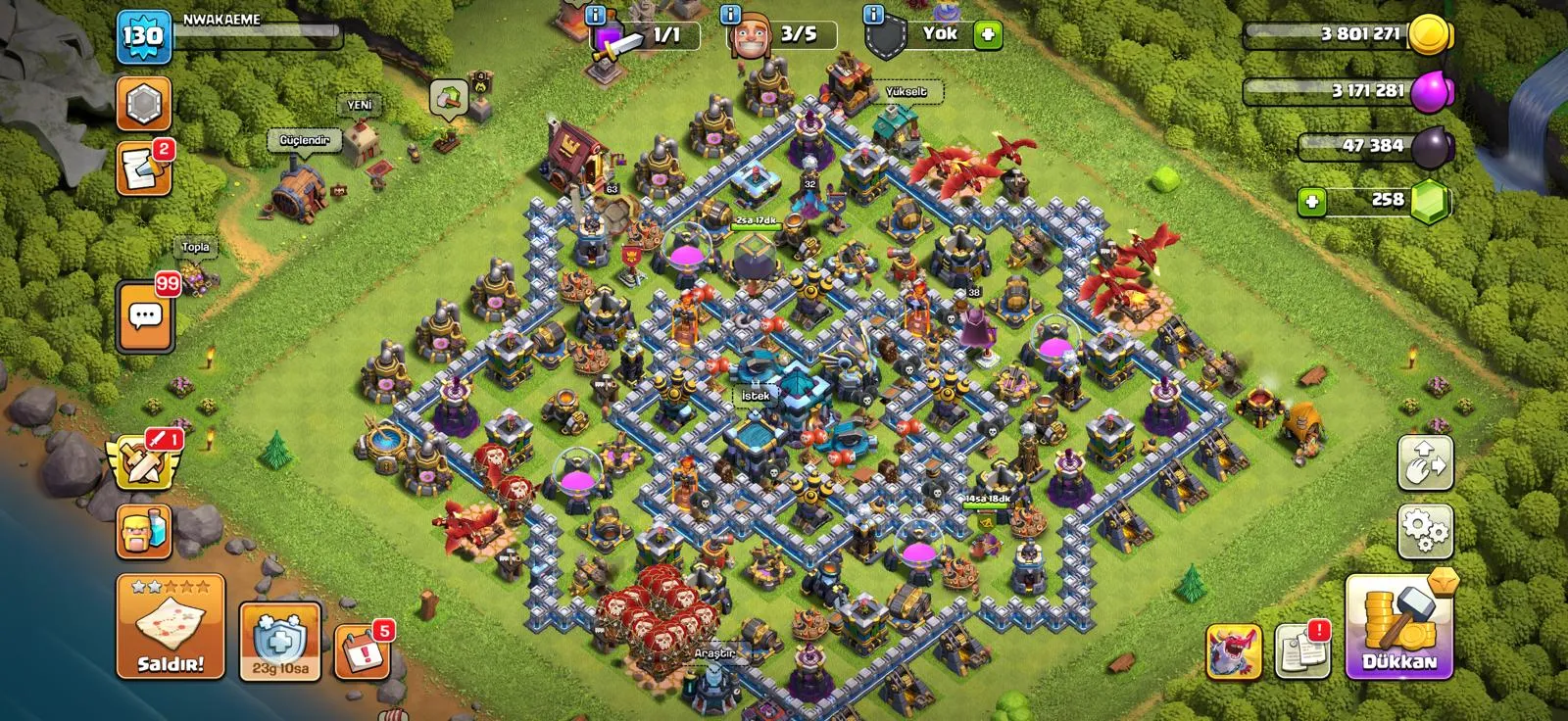Open the army overview barbarian button
Viewport: 1568px width, 721px height.
pyautogui.click(x=145, y=533)
